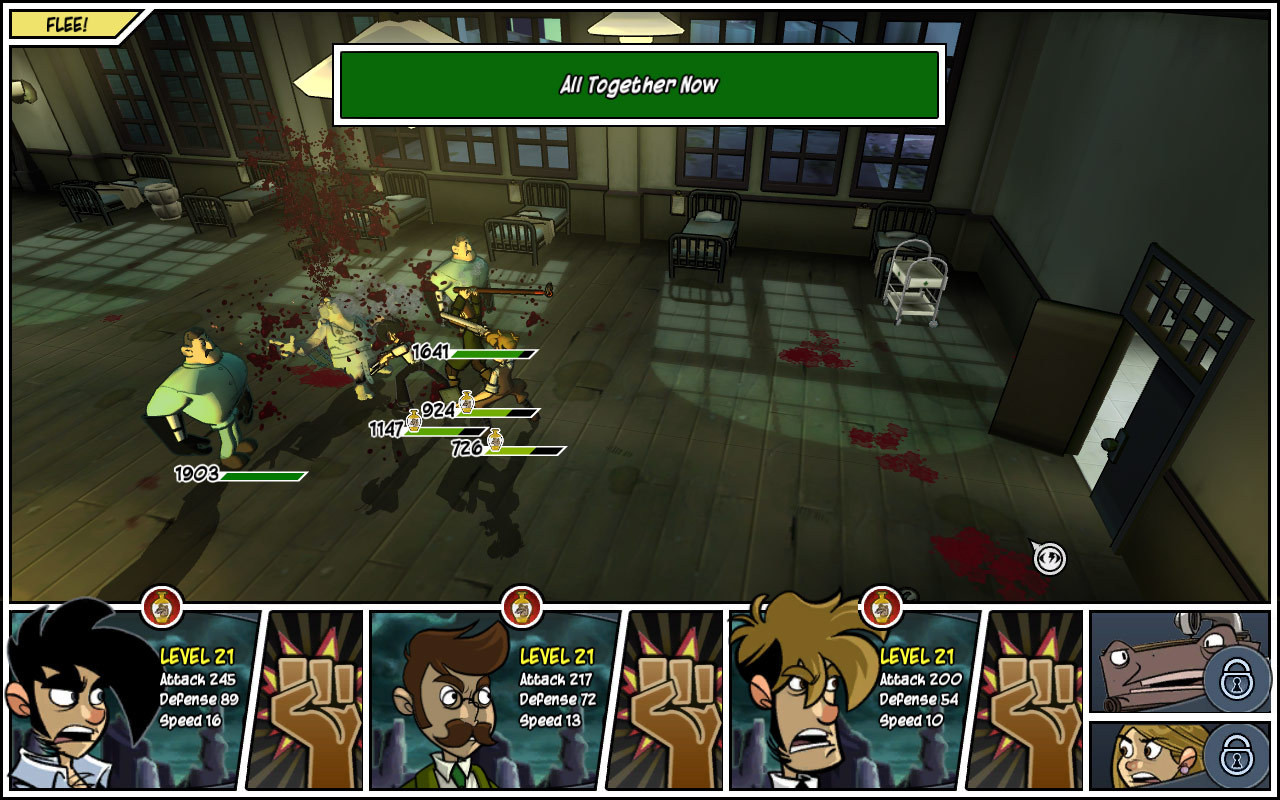The image size is (1280, 800).
Task: Activate the fist attack beside the mustached gentleman
Action: coord(666,700)
